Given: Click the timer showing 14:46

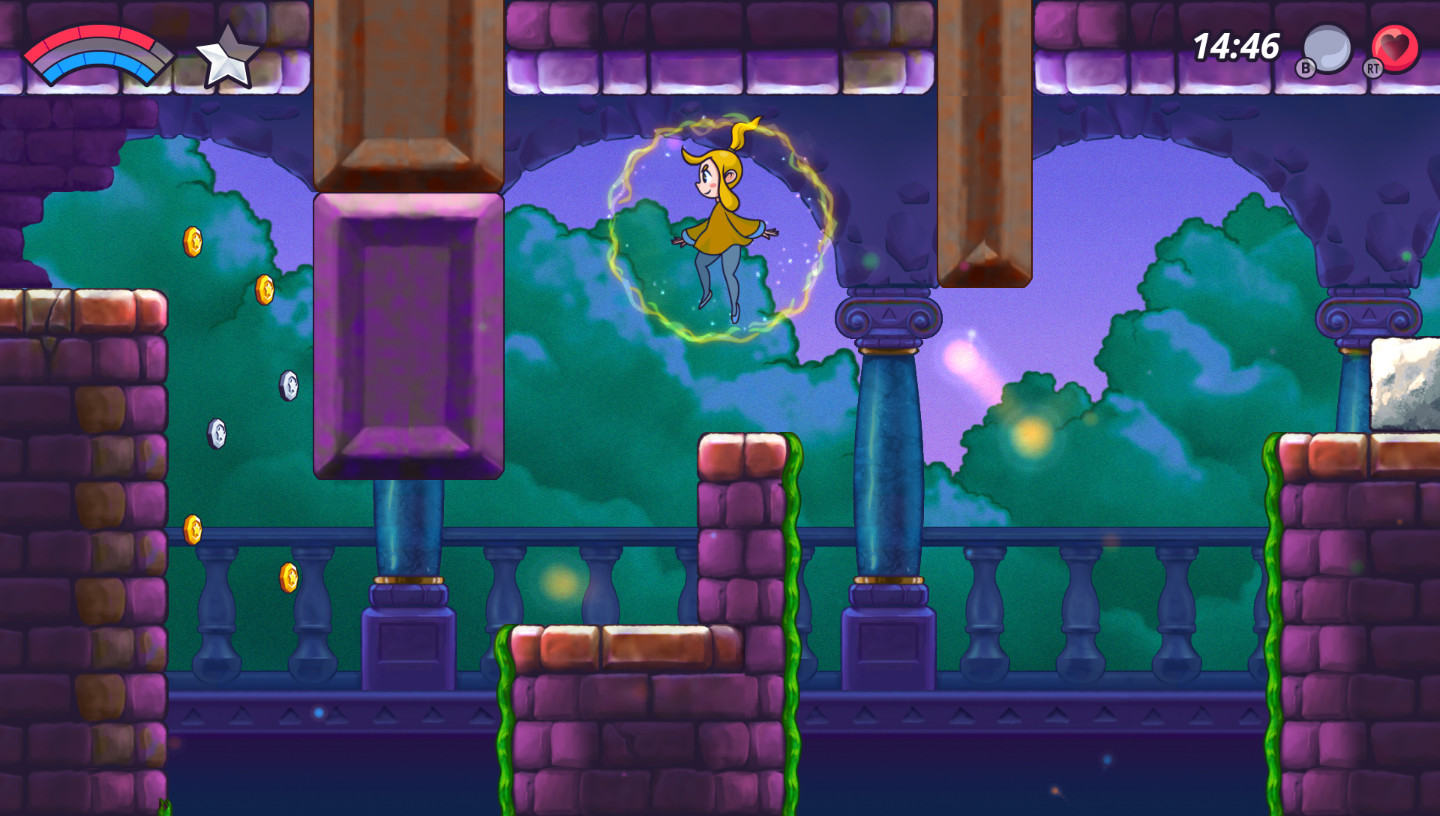Looking at the screenshot, I should (1234, 45).
